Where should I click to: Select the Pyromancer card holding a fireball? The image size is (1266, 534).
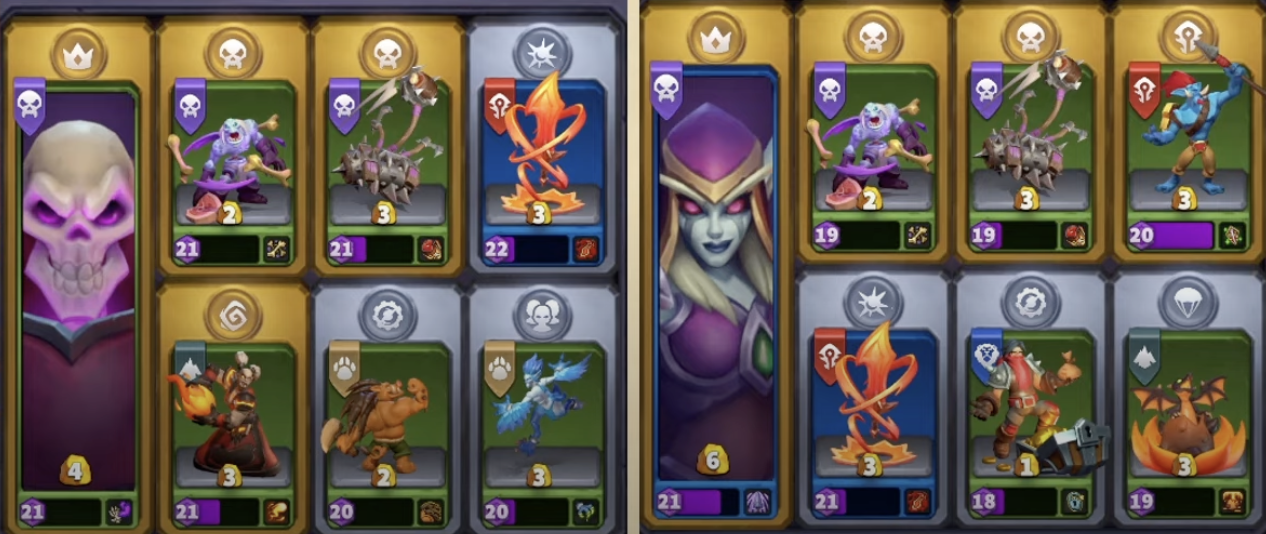232,415
